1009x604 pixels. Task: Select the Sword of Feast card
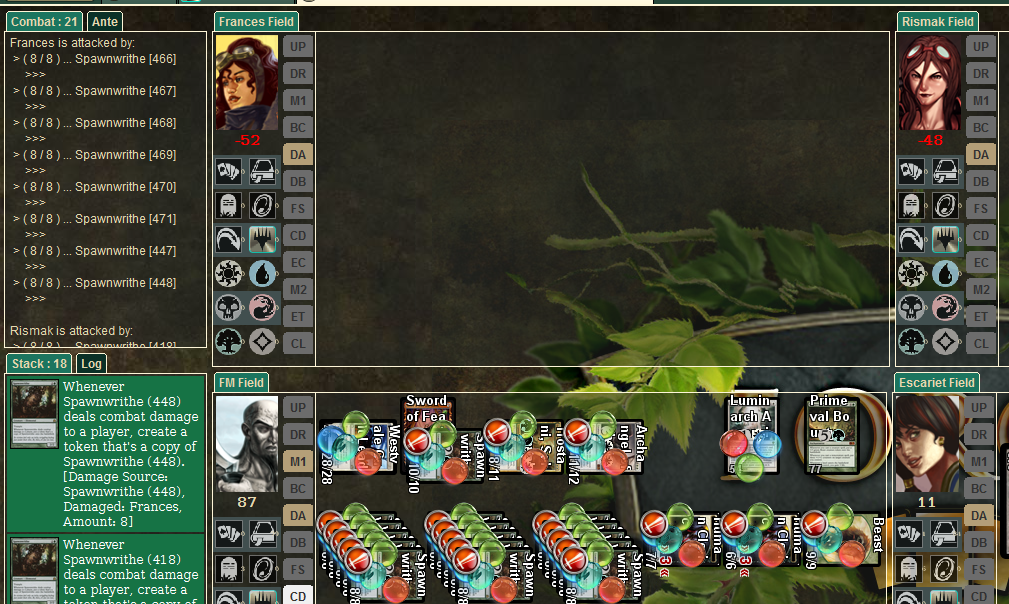coord(428,437)
